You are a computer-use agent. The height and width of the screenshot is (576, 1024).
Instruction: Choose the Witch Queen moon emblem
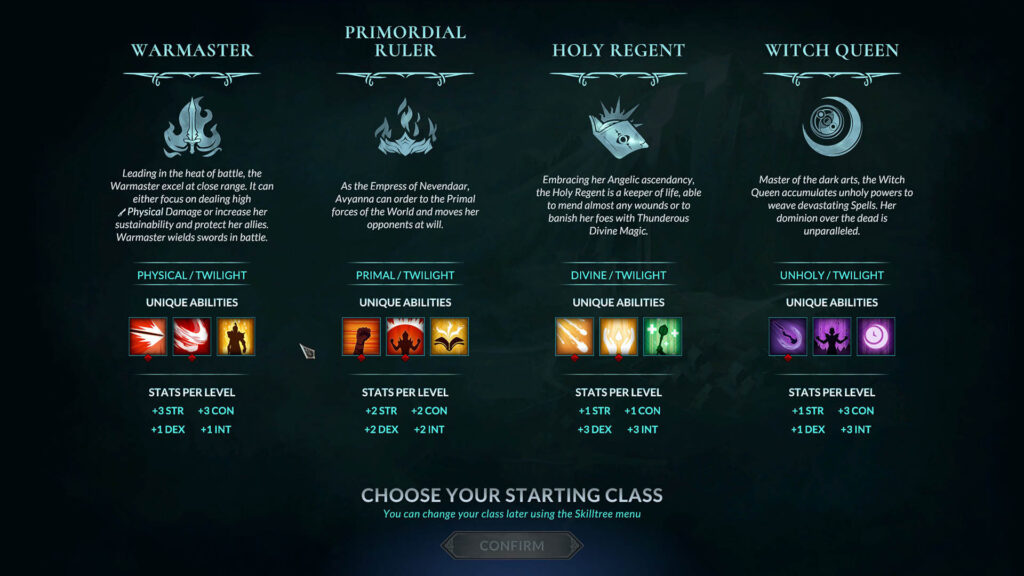(x=831, y=126)
